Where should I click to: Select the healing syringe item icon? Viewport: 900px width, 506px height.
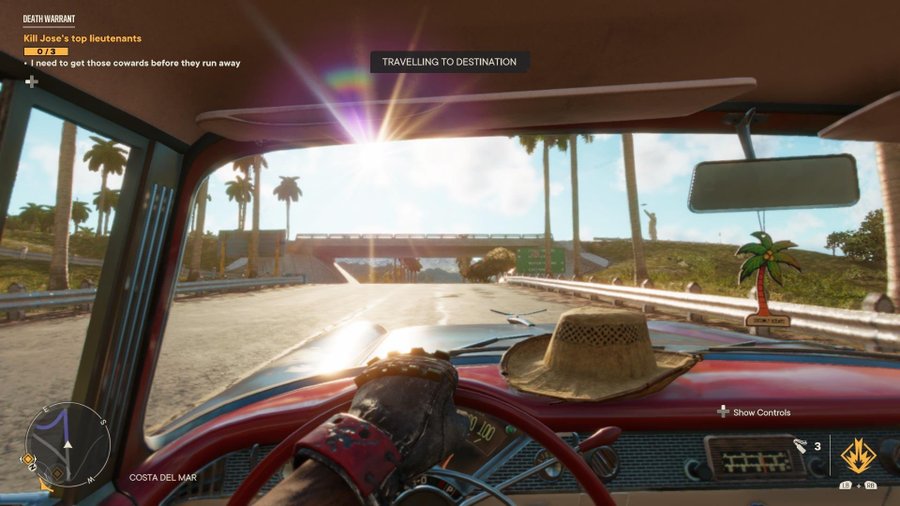[801, 447]
